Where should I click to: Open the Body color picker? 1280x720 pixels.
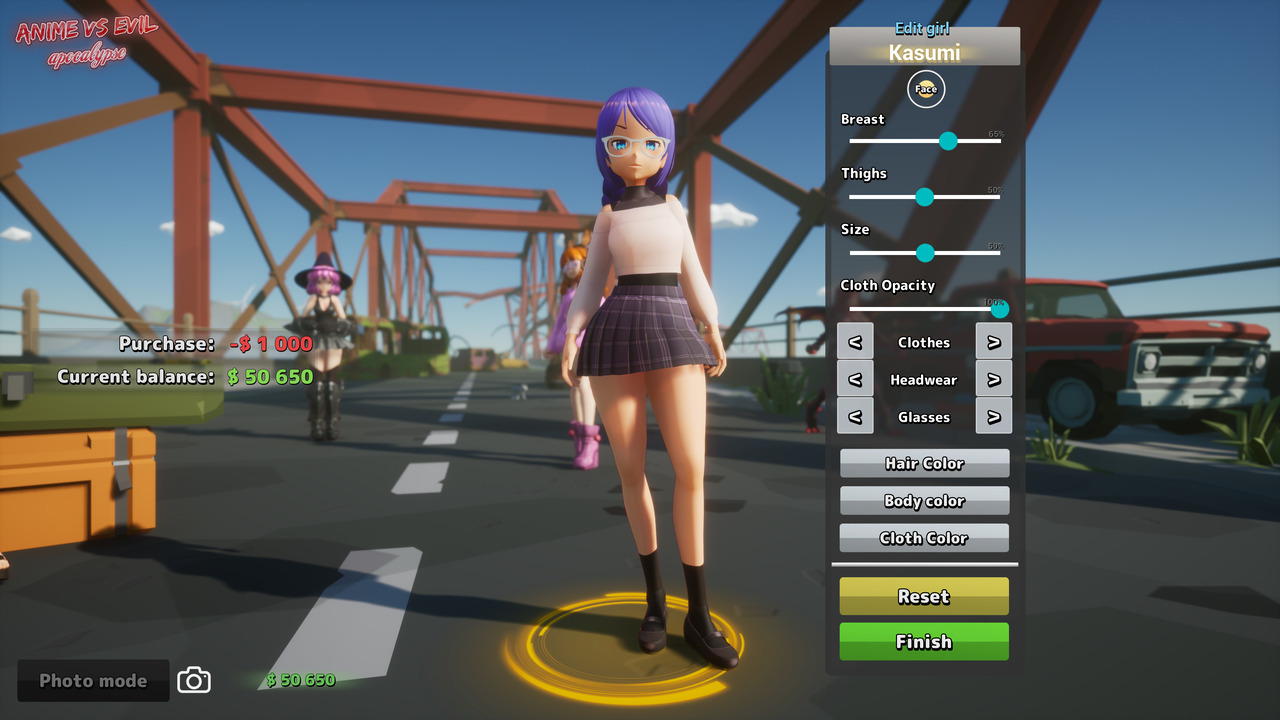pyautogui.click(x=924, y=500)
